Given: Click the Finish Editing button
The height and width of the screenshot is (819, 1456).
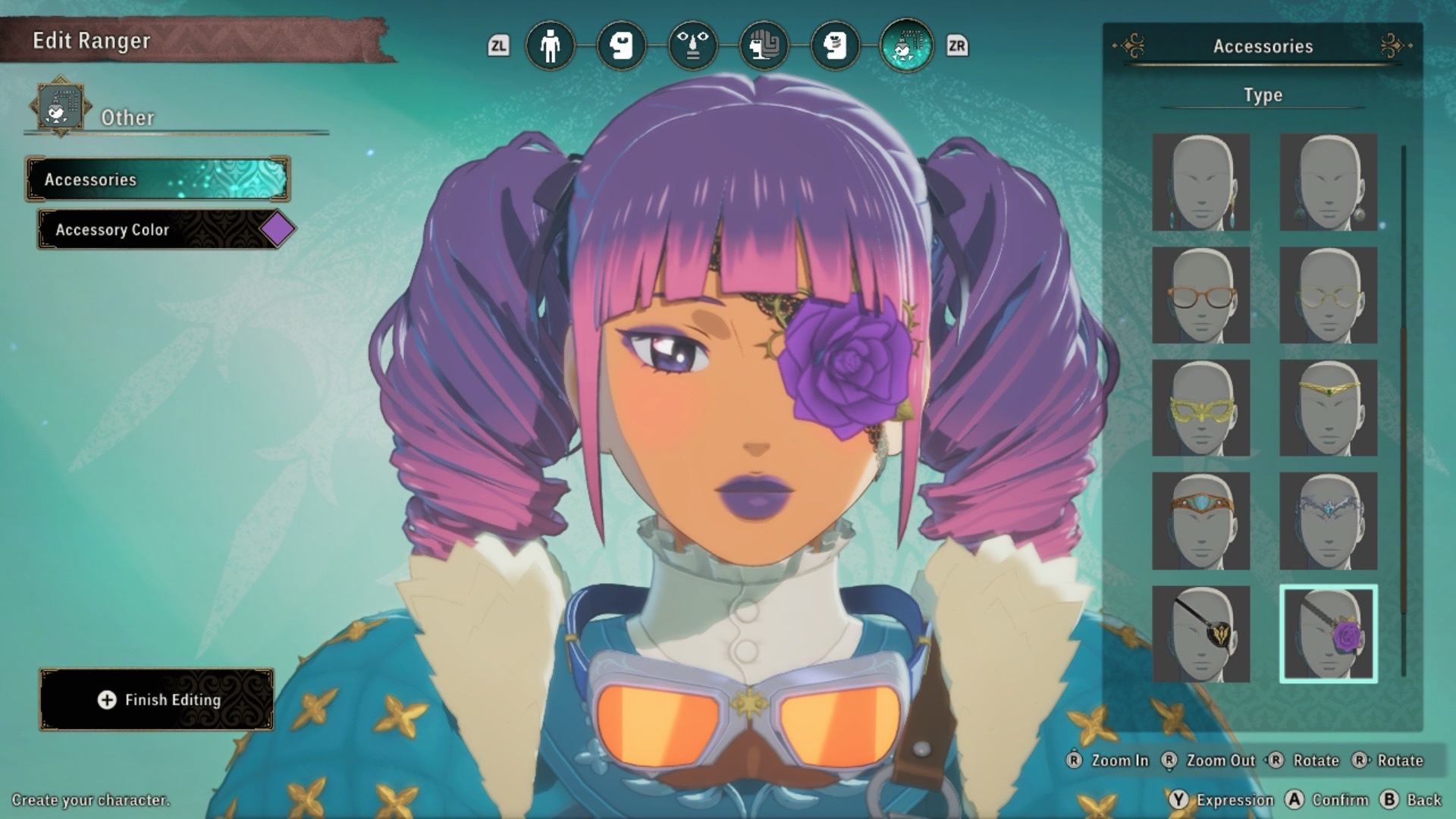Looking at the screenshot, I should point(156,699).
